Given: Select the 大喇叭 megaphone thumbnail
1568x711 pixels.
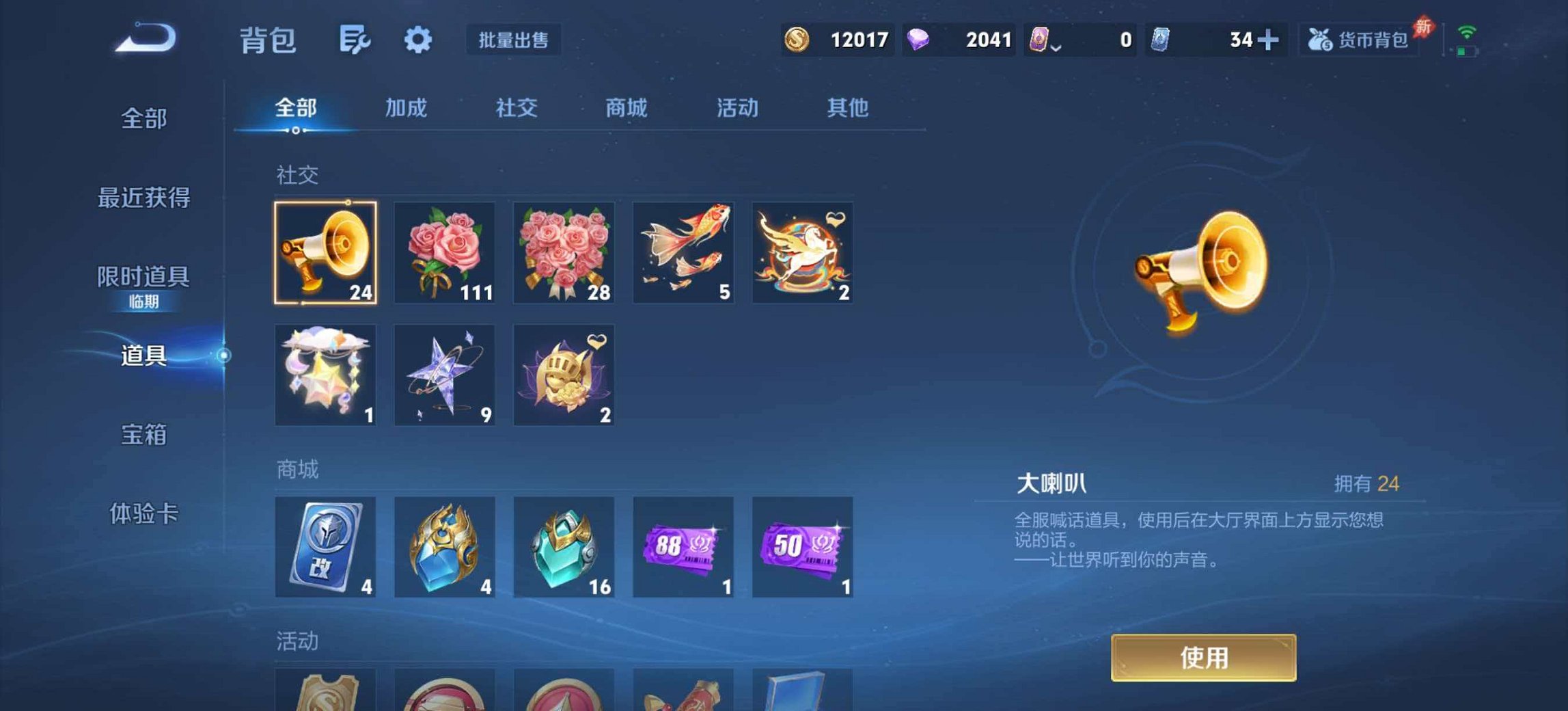Looking at the screenshot, I should pos(326,253).
